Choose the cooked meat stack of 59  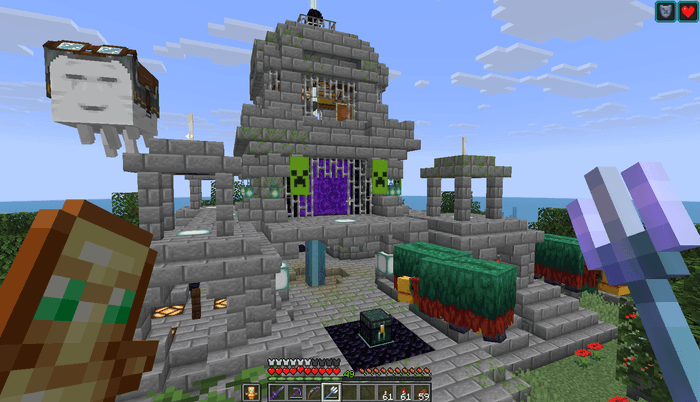pyautogui.click(x=422, y=393)
